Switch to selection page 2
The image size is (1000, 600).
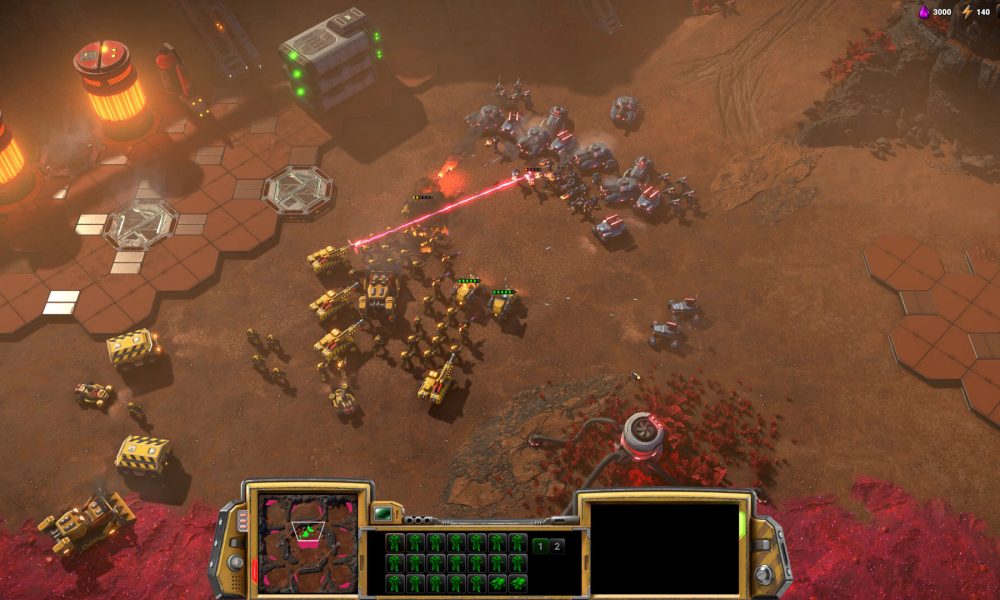click(x=557, y=546)
